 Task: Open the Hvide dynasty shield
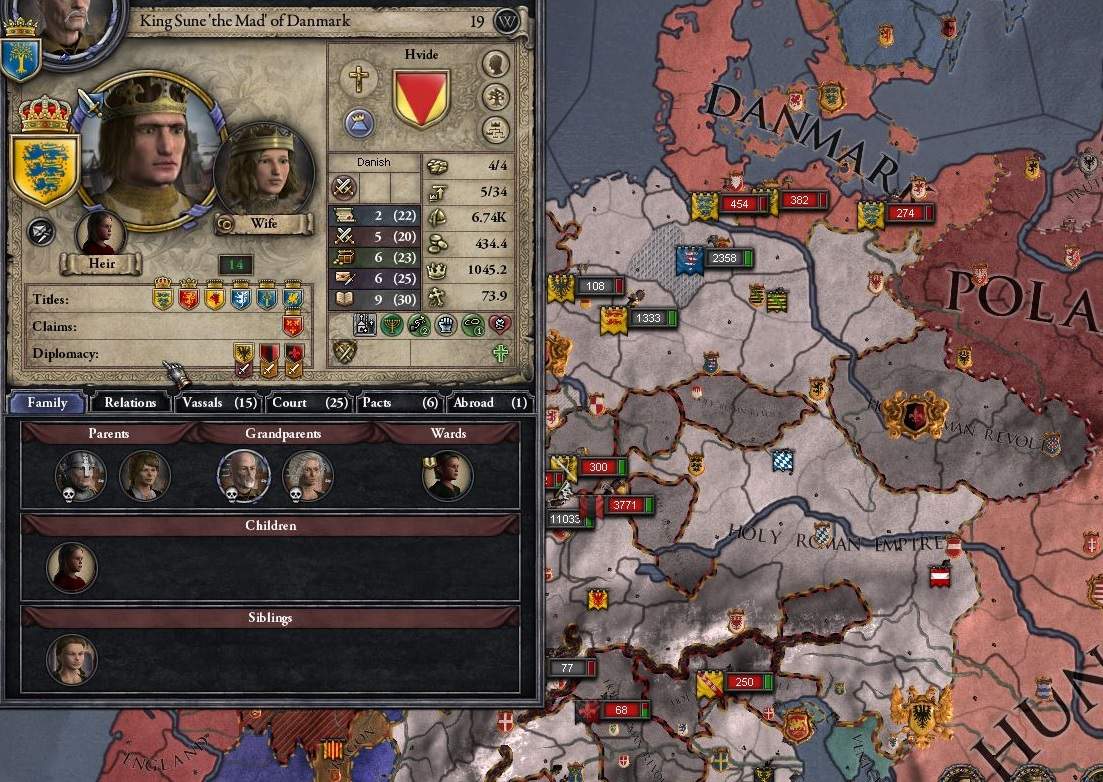click(x=420, y=97)
